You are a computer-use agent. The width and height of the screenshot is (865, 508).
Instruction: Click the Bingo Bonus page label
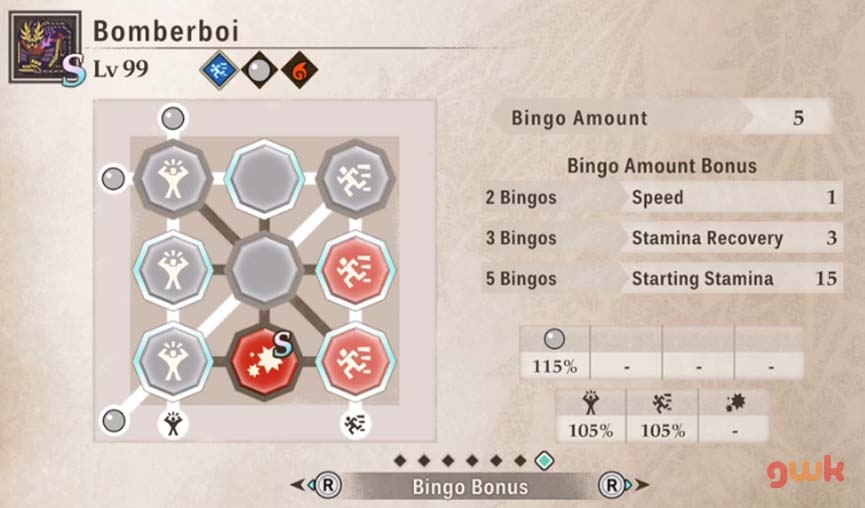tap(470, 487)
